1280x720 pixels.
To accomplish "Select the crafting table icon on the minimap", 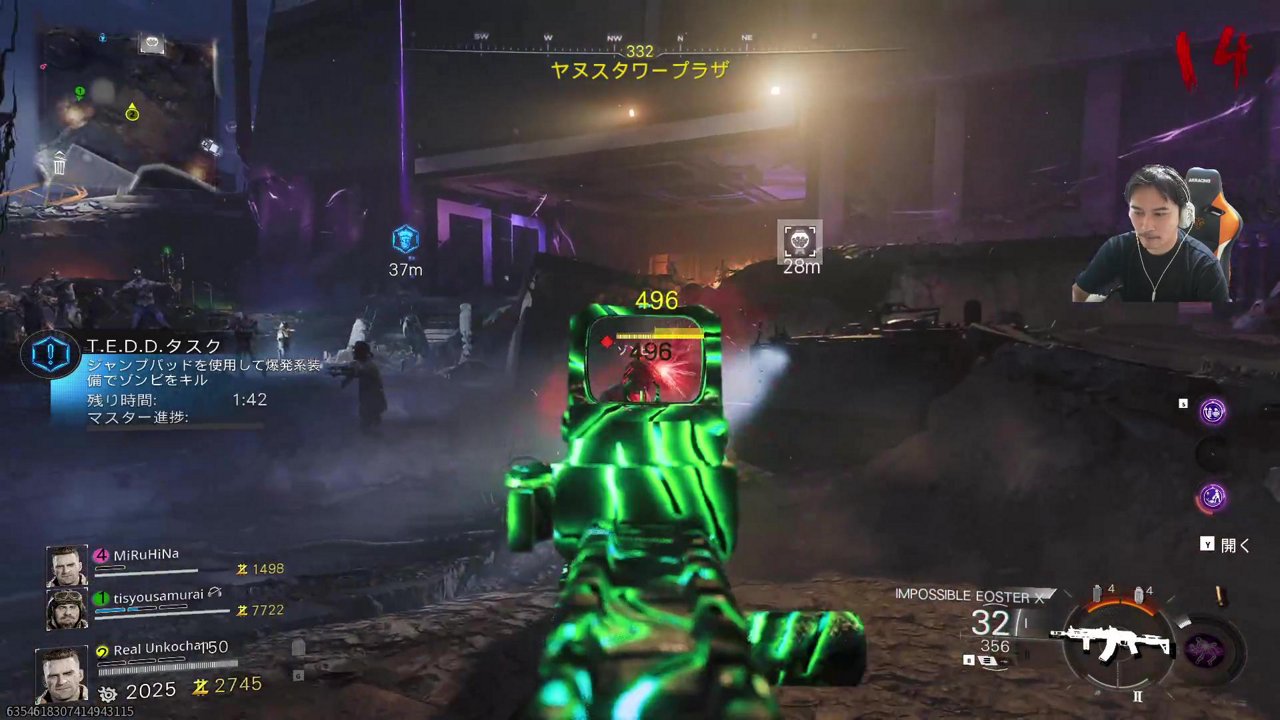I will [x=149, y=45].
